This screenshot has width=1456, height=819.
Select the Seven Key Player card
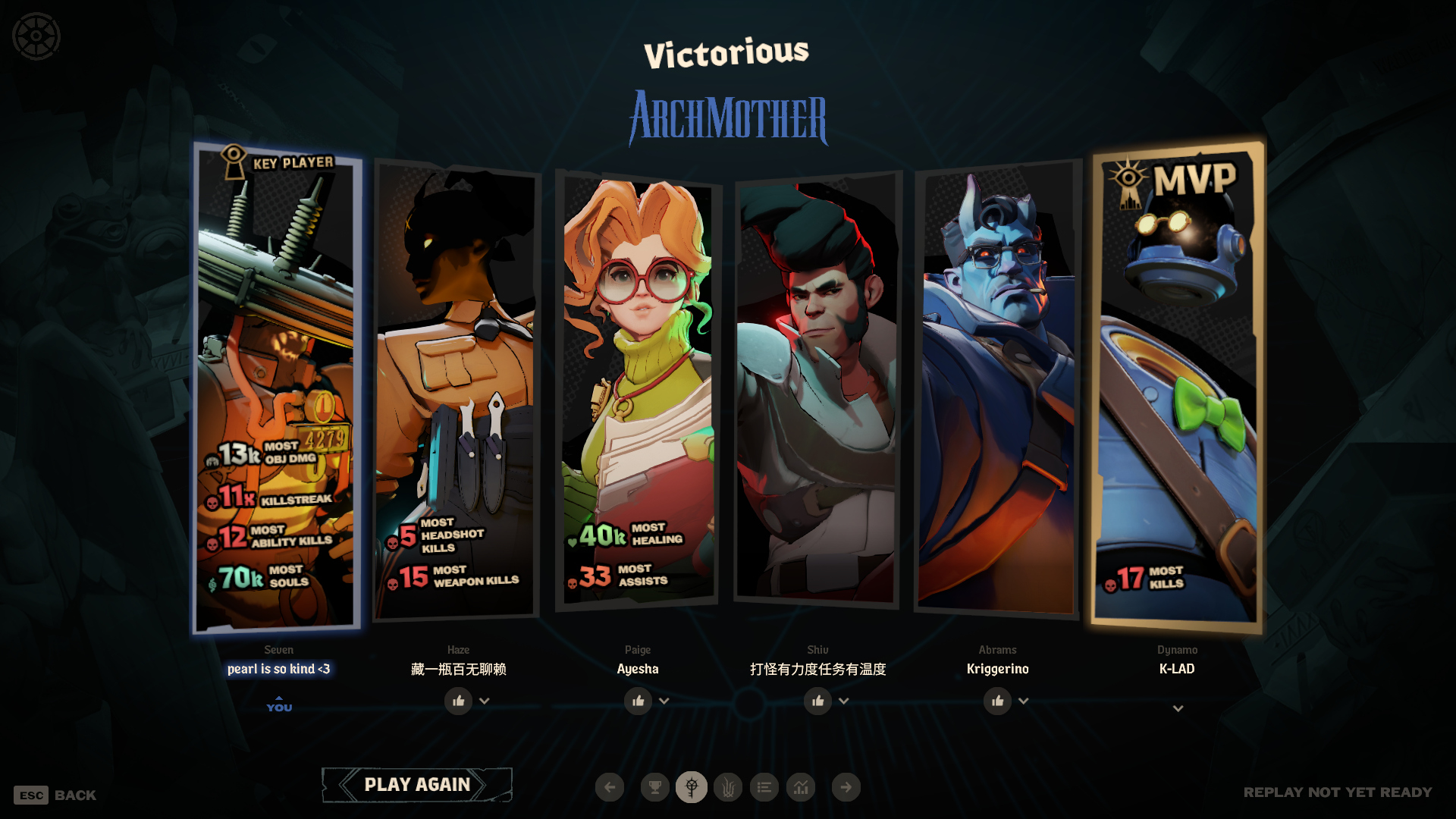tap(277, 387)
